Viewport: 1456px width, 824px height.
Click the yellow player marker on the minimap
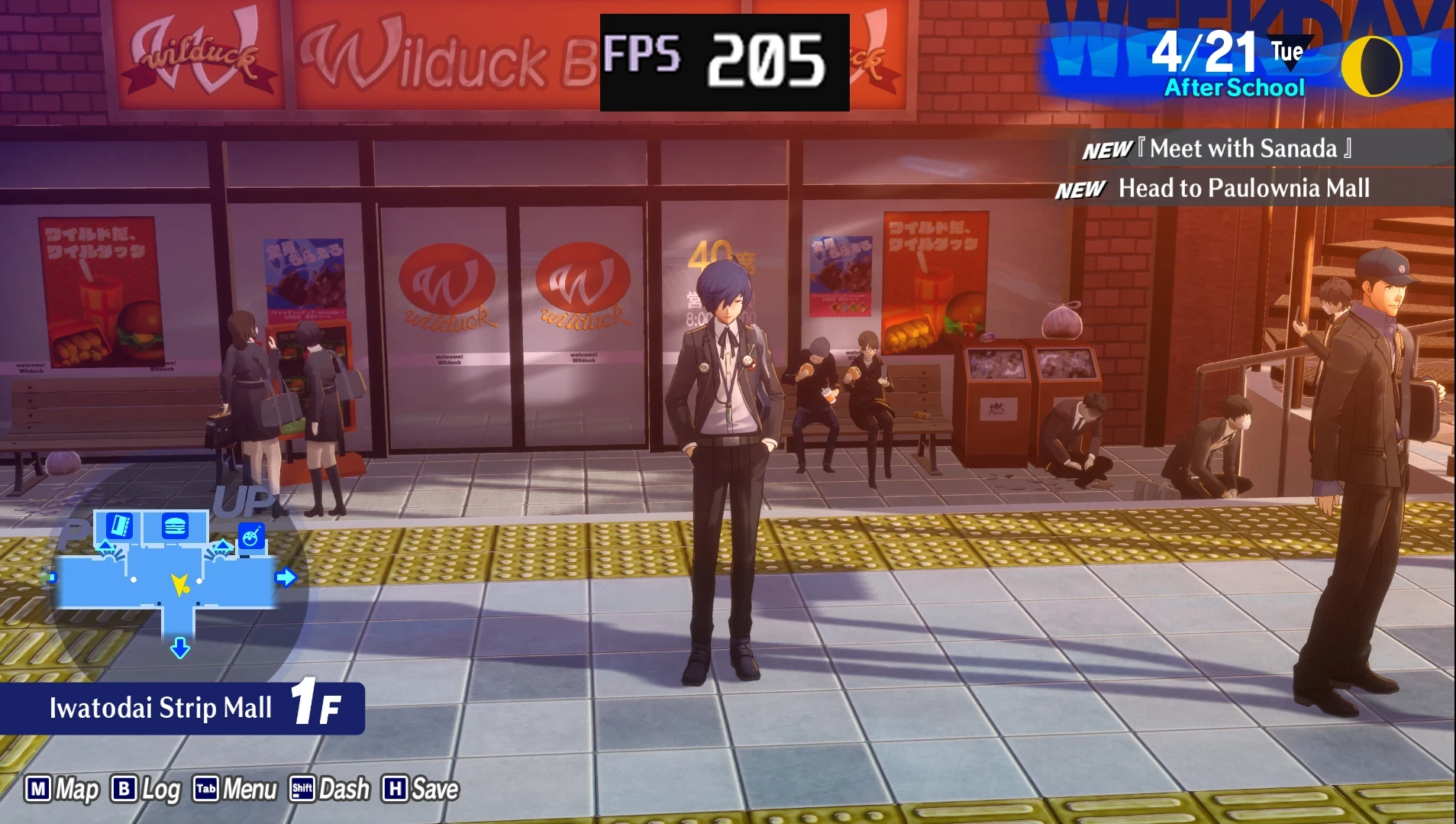179,586
